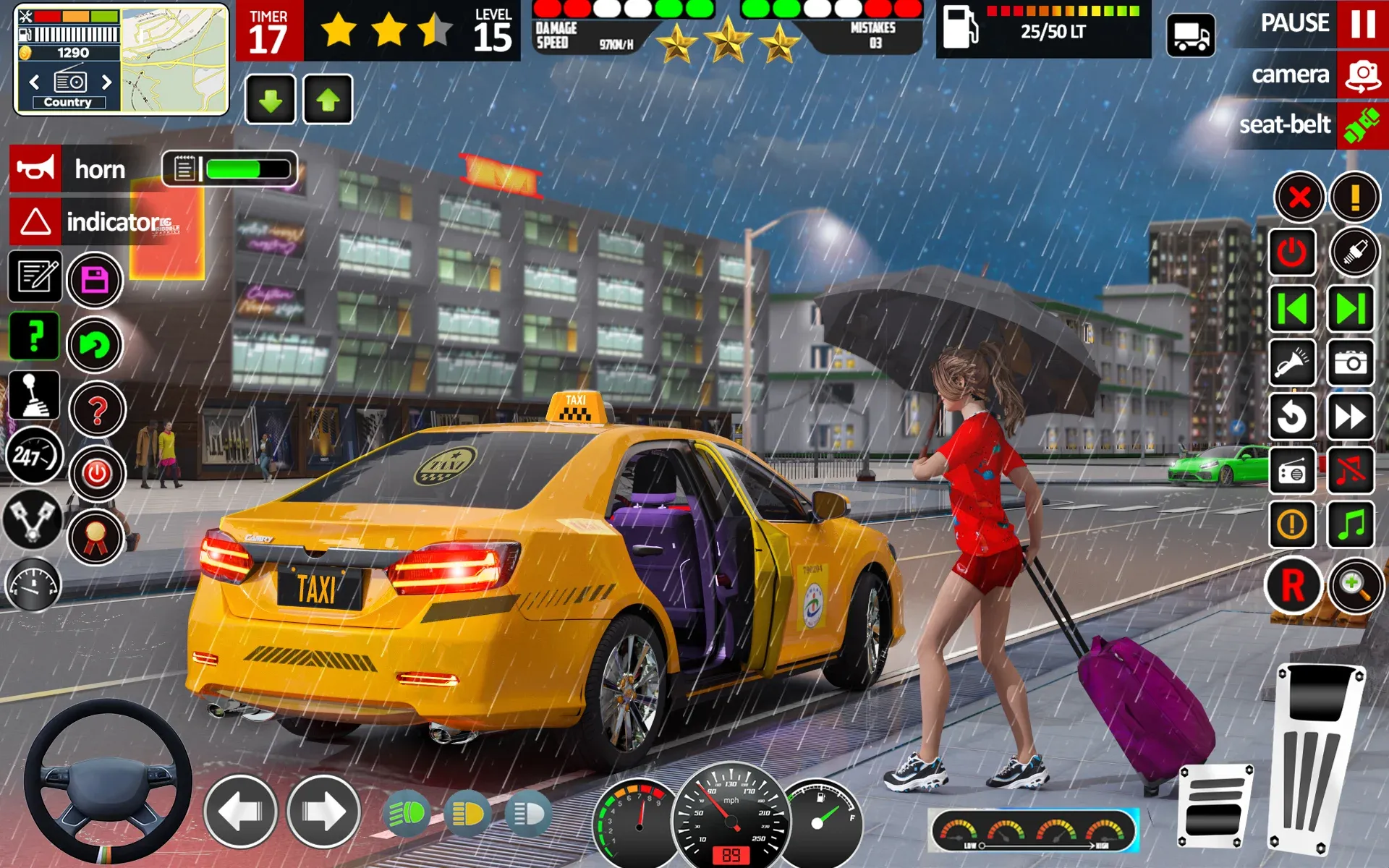This screenshot has height=868, width=1389.
Task: Switch the camera view
Action: tap(1362, 75)
